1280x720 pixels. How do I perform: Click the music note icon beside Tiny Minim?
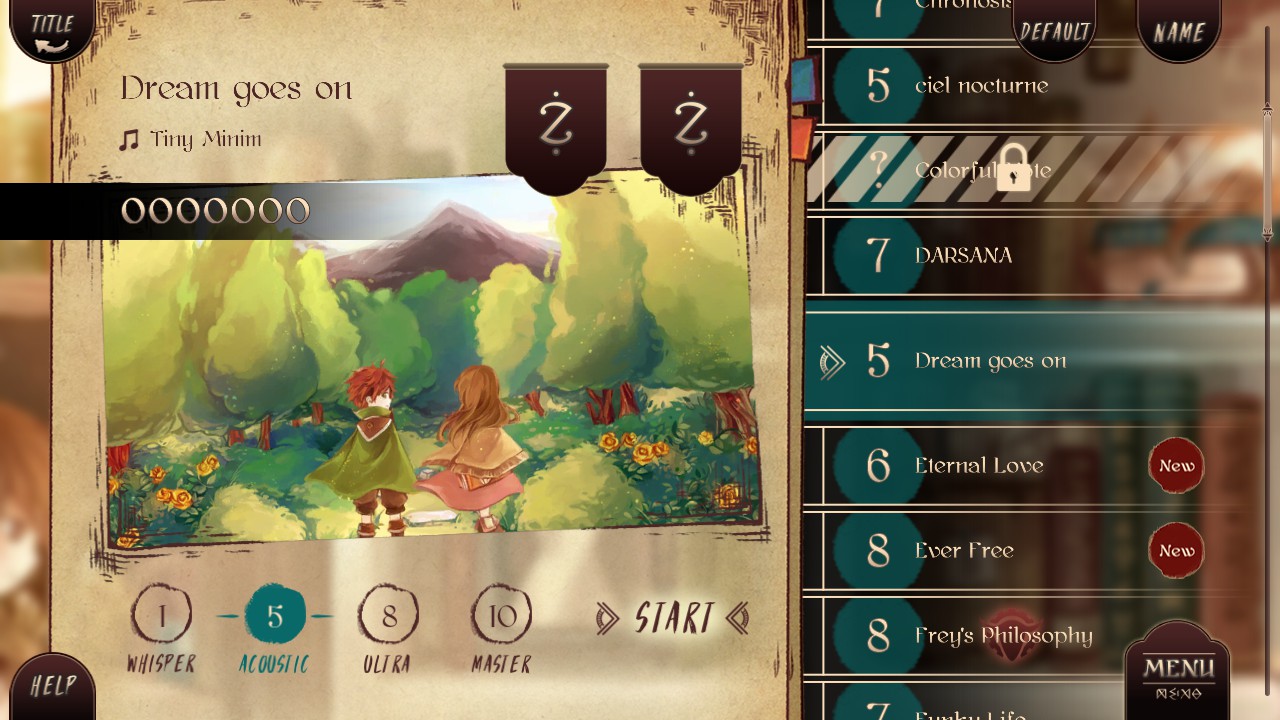pos(129,138)
